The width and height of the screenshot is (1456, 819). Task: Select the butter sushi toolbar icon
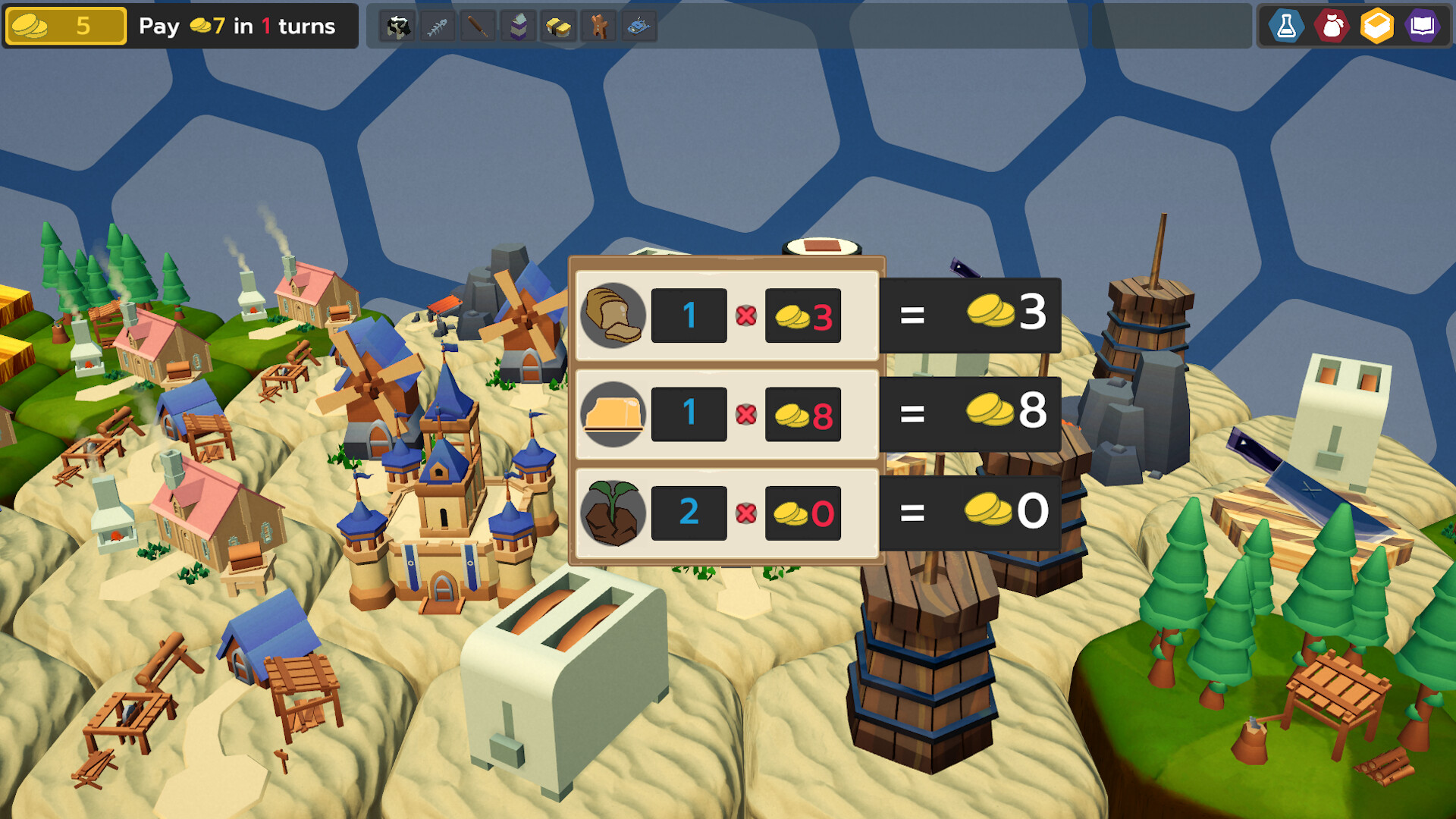(558, 25)
